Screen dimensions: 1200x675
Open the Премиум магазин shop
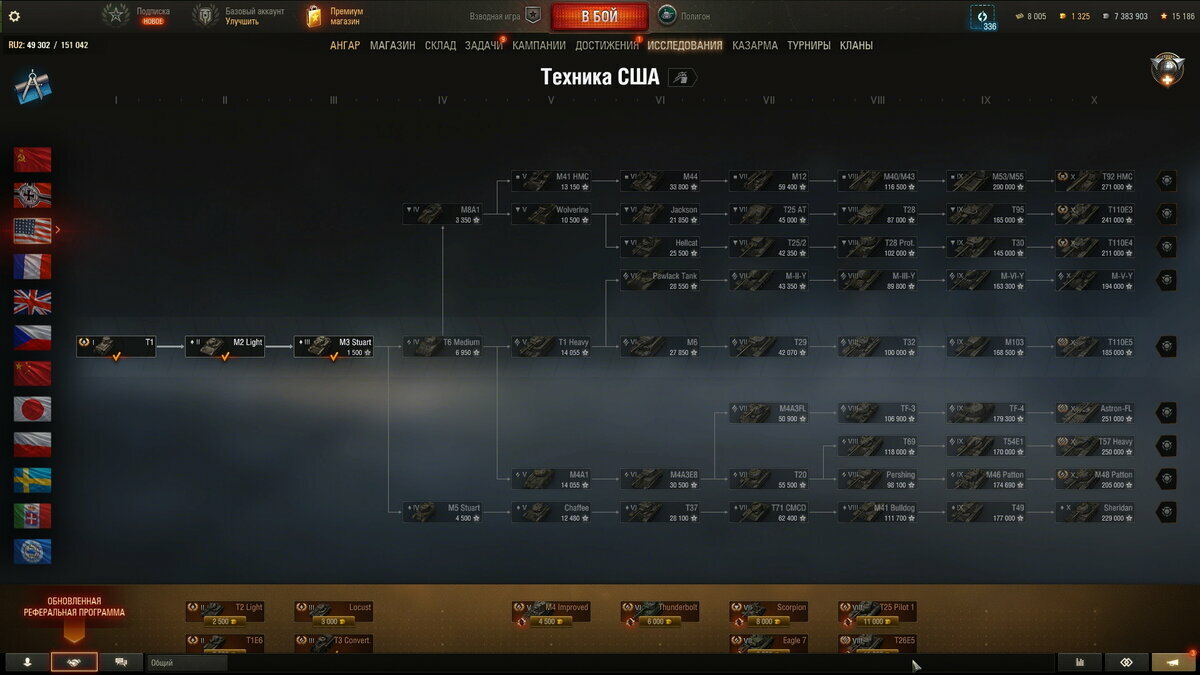335,16
